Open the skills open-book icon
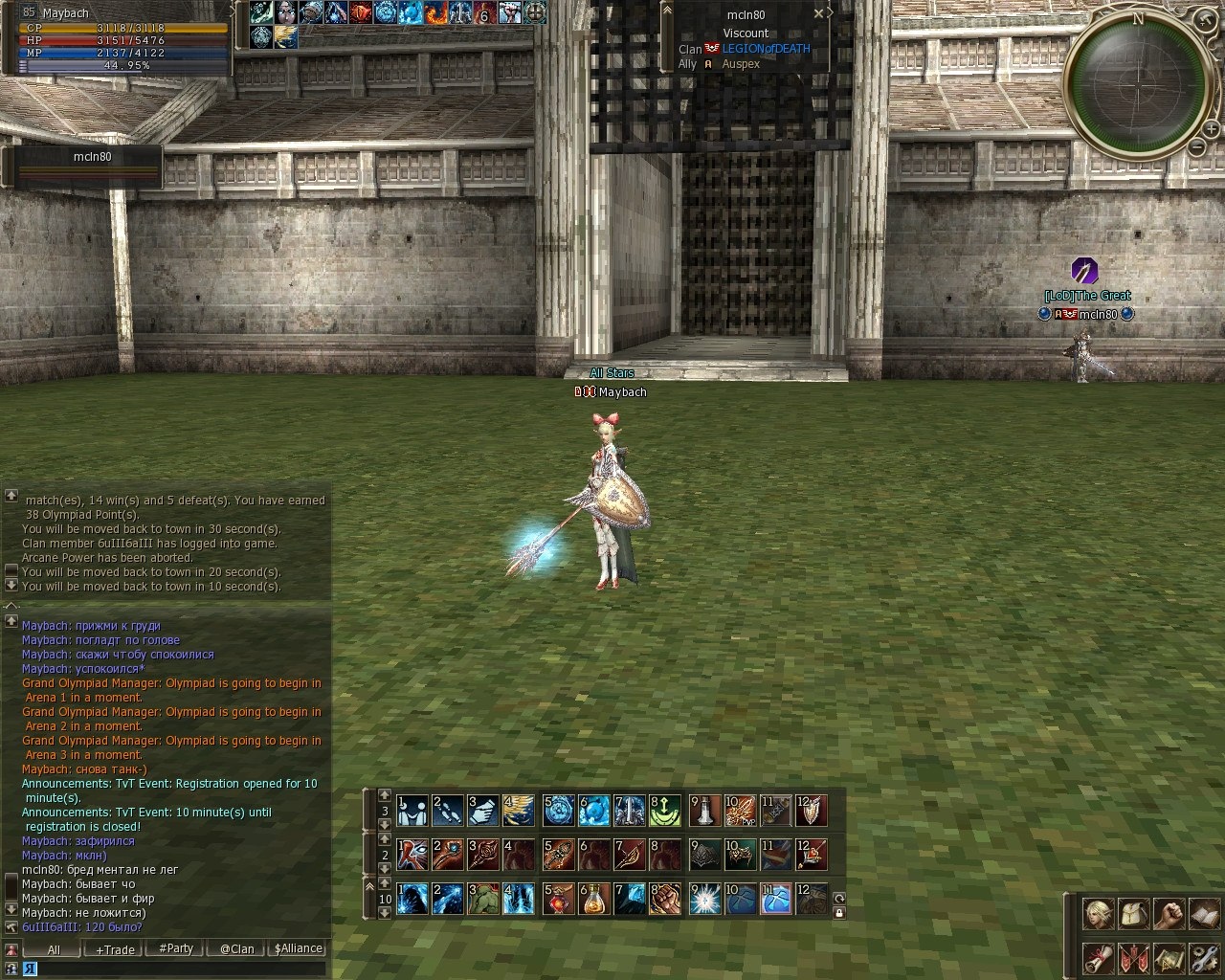 (x=1204, y=914)
